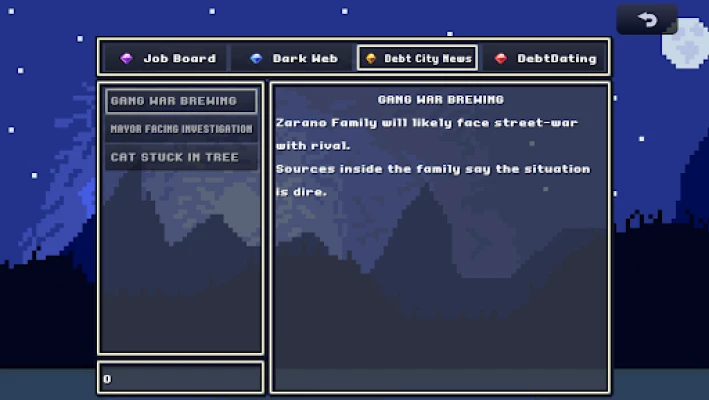Switch to the Job Board tab
The width and height of the screenshot is (709, 400).
[x=167, y=58]
